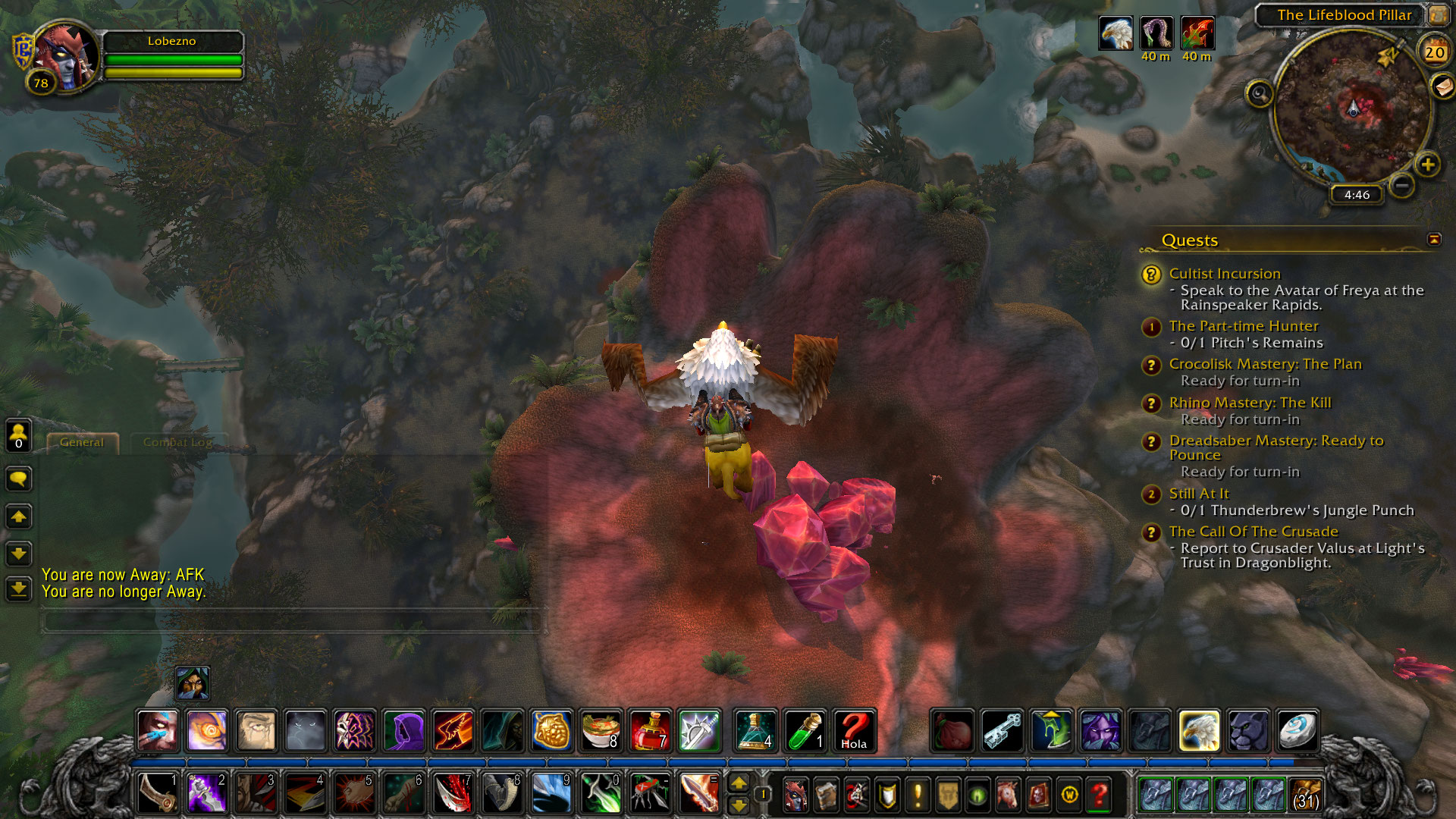
Task: Open the calendar showing day 20
Action: coord(1434,52)
